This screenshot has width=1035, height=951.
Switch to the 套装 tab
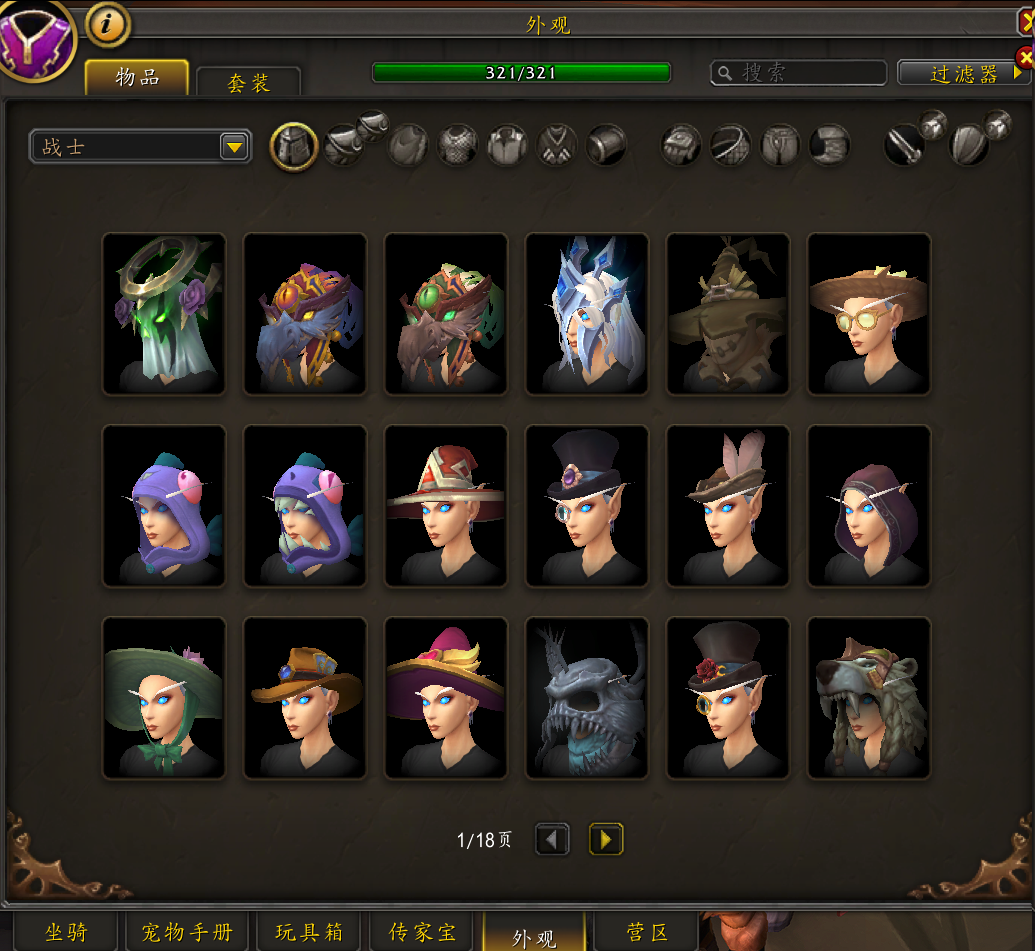[x=248, y=82]
